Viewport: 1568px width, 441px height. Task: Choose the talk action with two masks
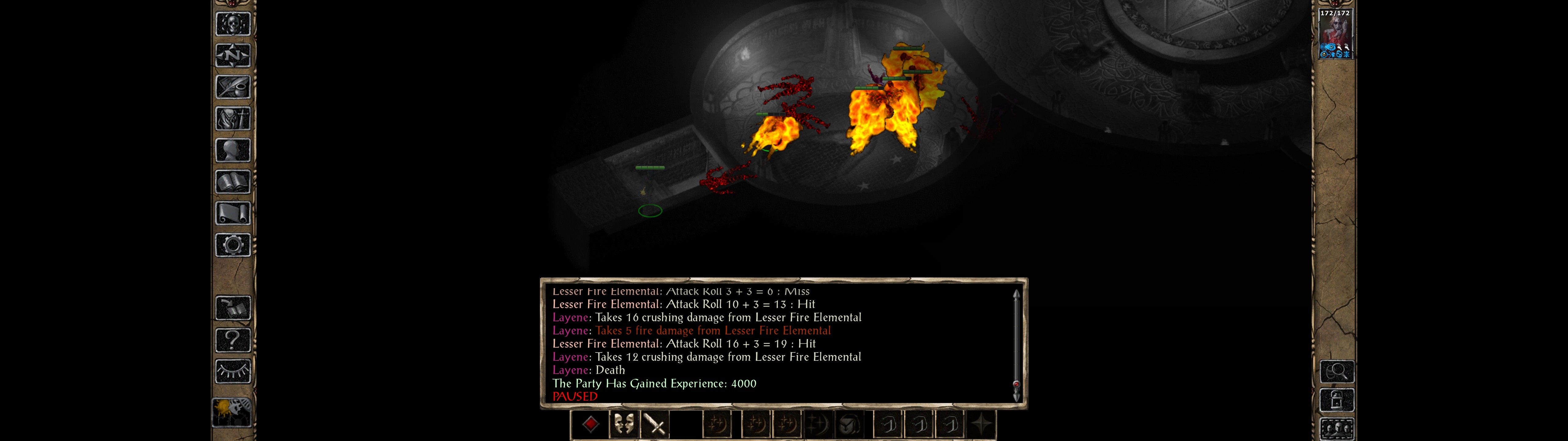click(x=623, y=424)
